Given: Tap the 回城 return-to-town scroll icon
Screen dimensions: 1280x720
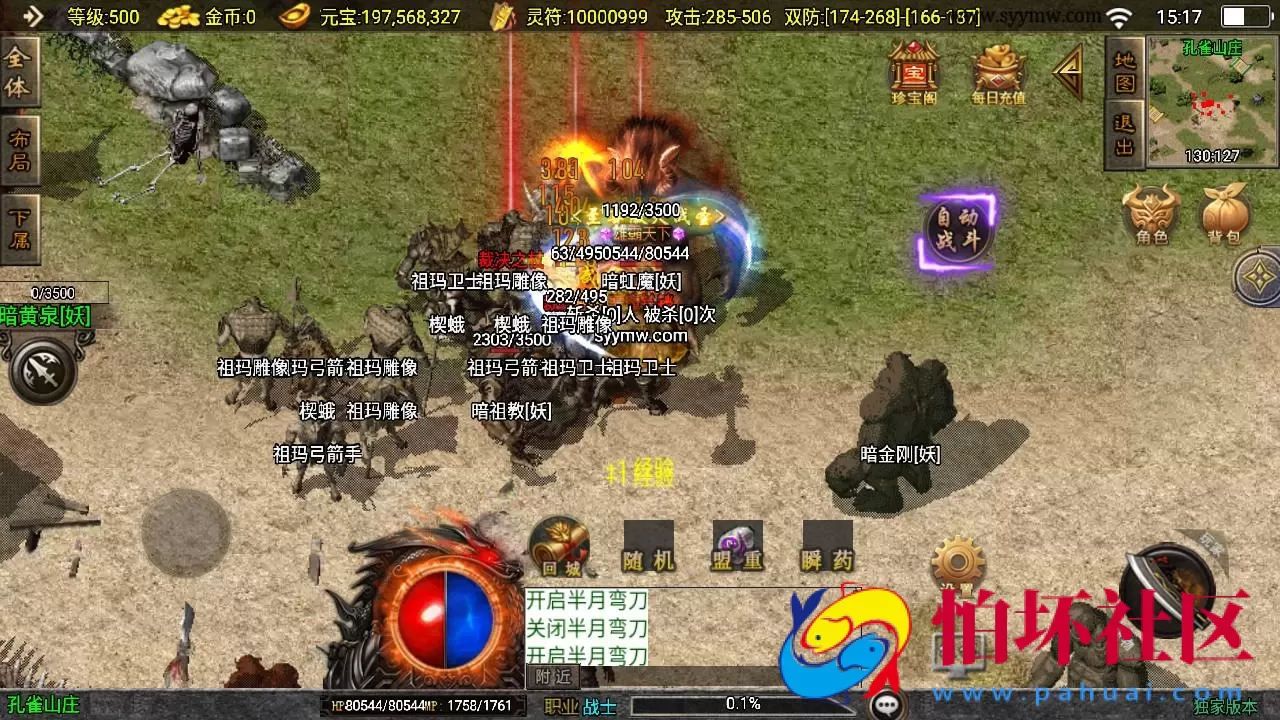Looking at the screenshot, I should (557, 548).
